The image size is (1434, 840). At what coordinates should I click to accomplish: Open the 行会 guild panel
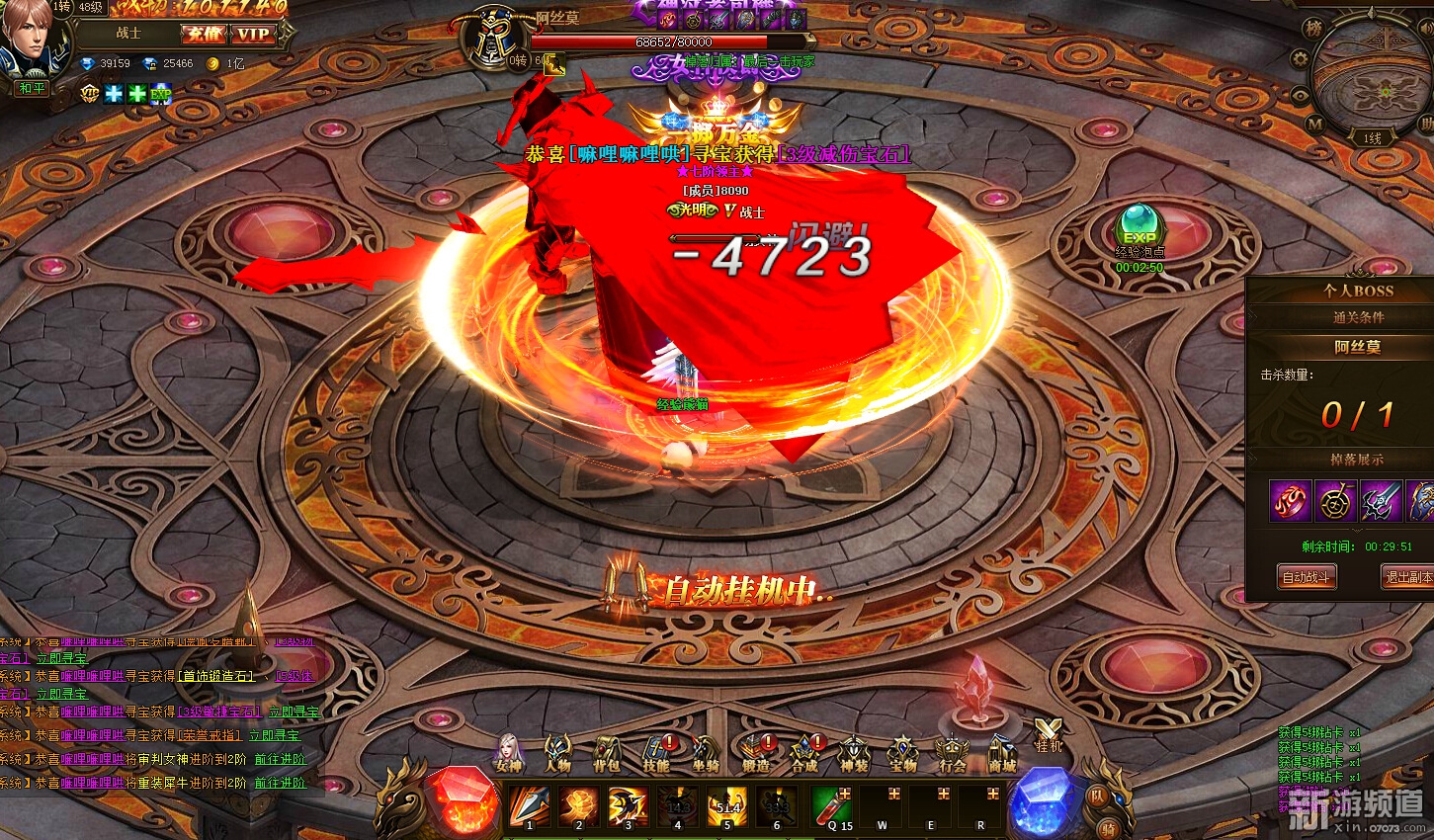pyautogui.click(x=952, y=753)
